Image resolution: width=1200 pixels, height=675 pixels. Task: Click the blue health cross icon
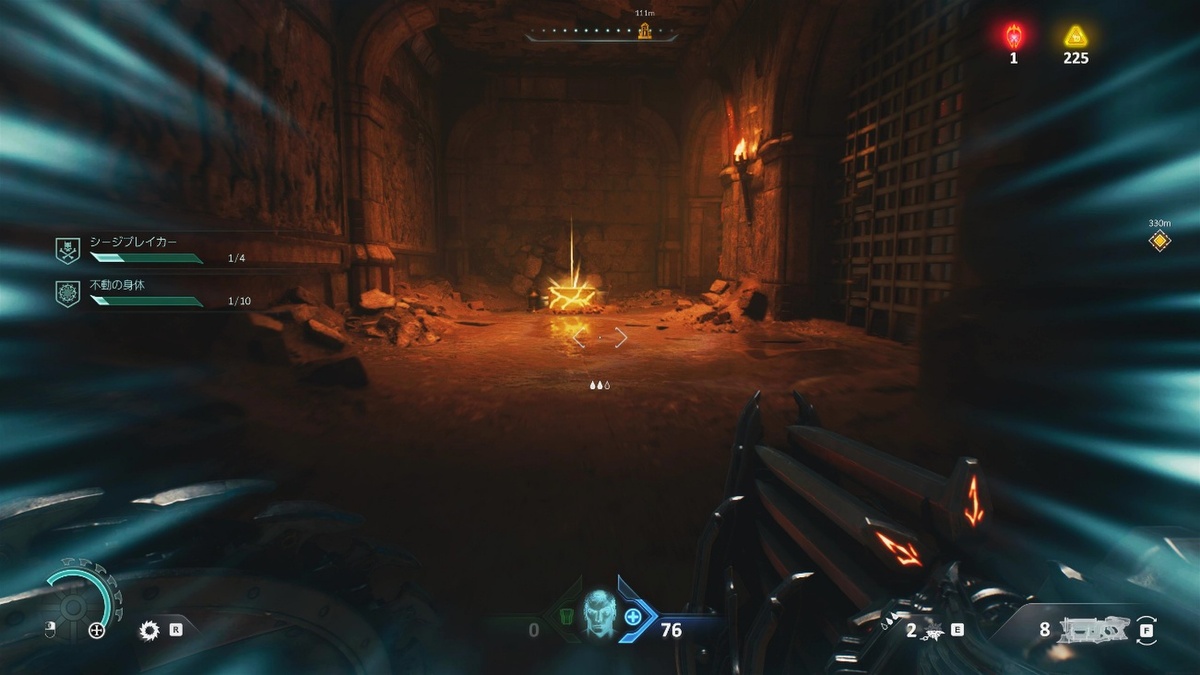(633, 617)
